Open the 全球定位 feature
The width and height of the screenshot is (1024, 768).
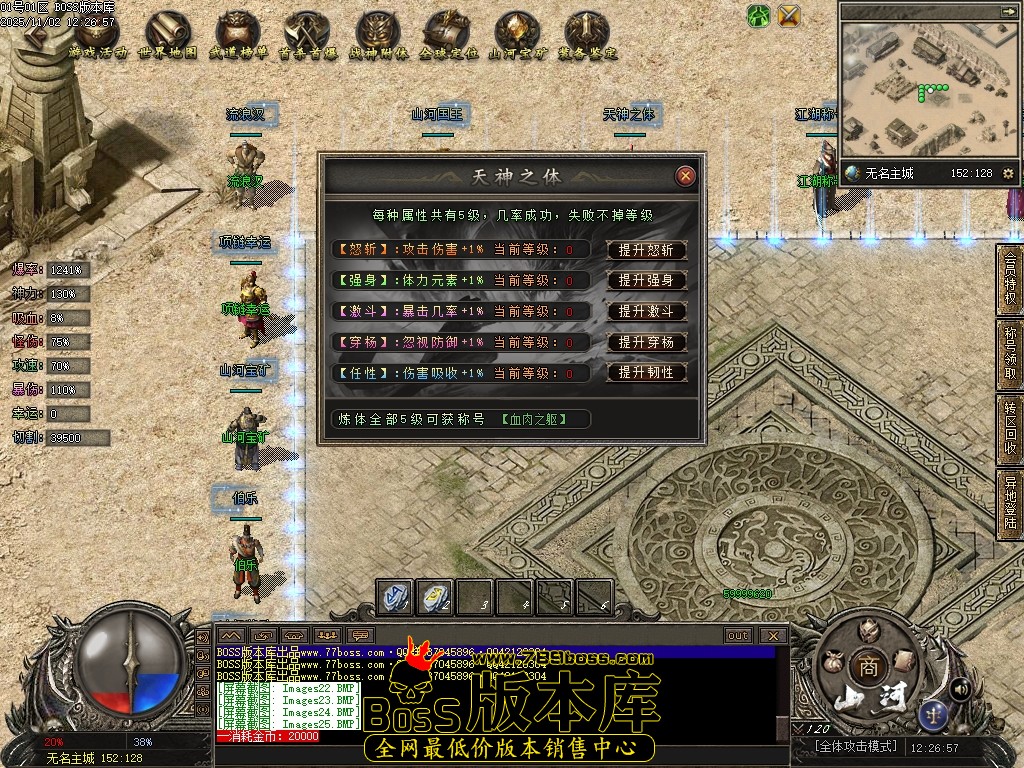click(447, 35)
